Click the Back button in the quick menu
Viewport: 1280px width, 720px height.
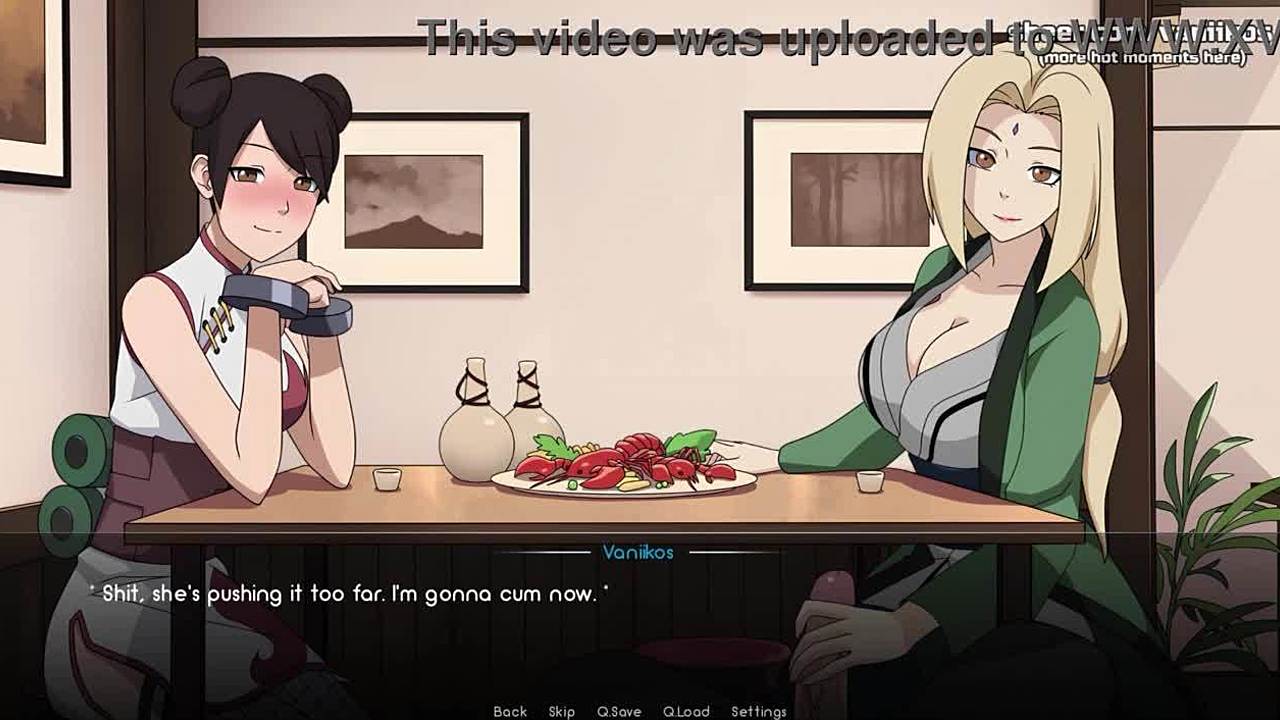pyautogui.click(x=510, y=711)
